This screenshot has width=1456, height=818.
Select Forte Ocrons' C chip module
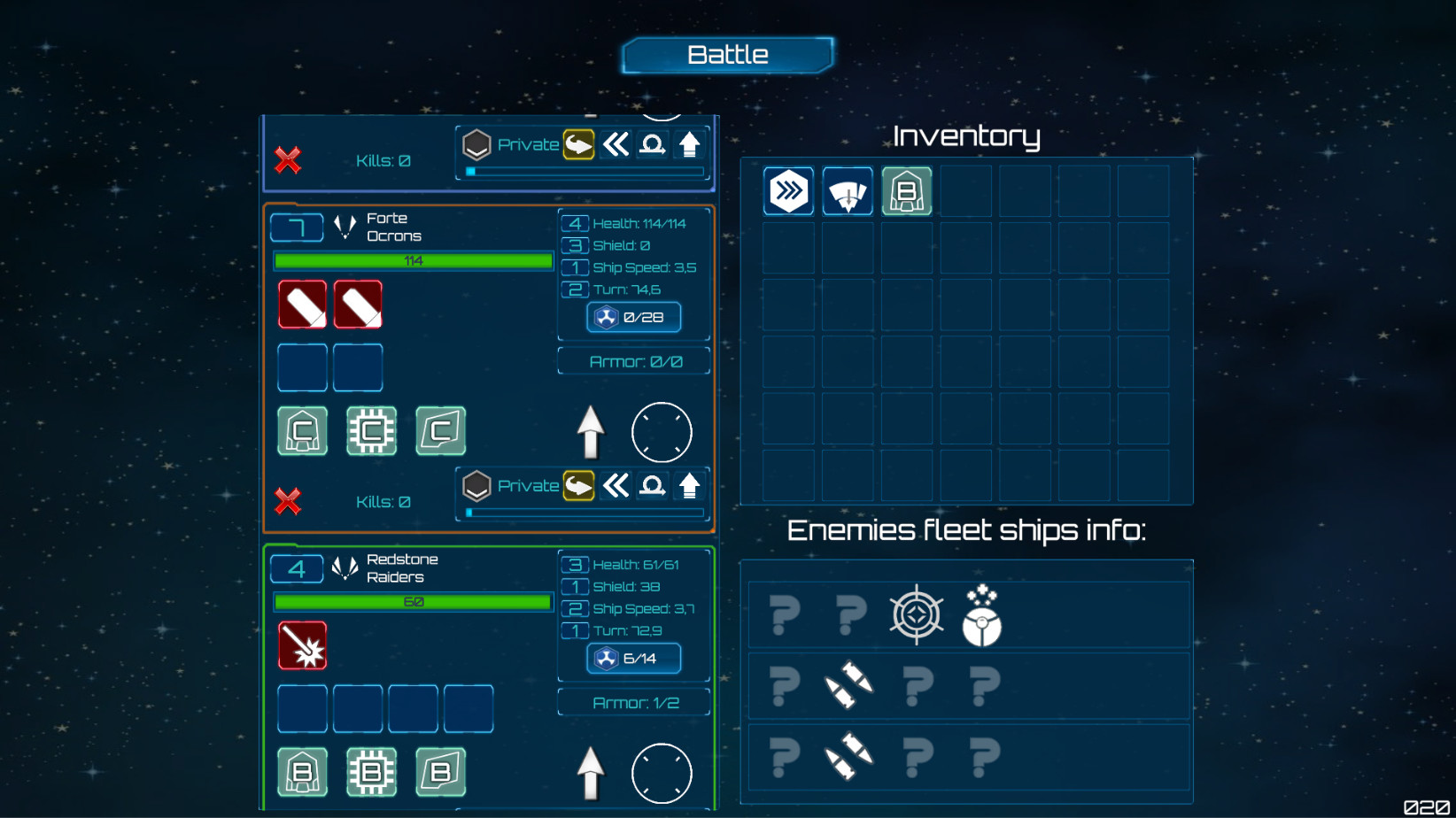point(371,431)
